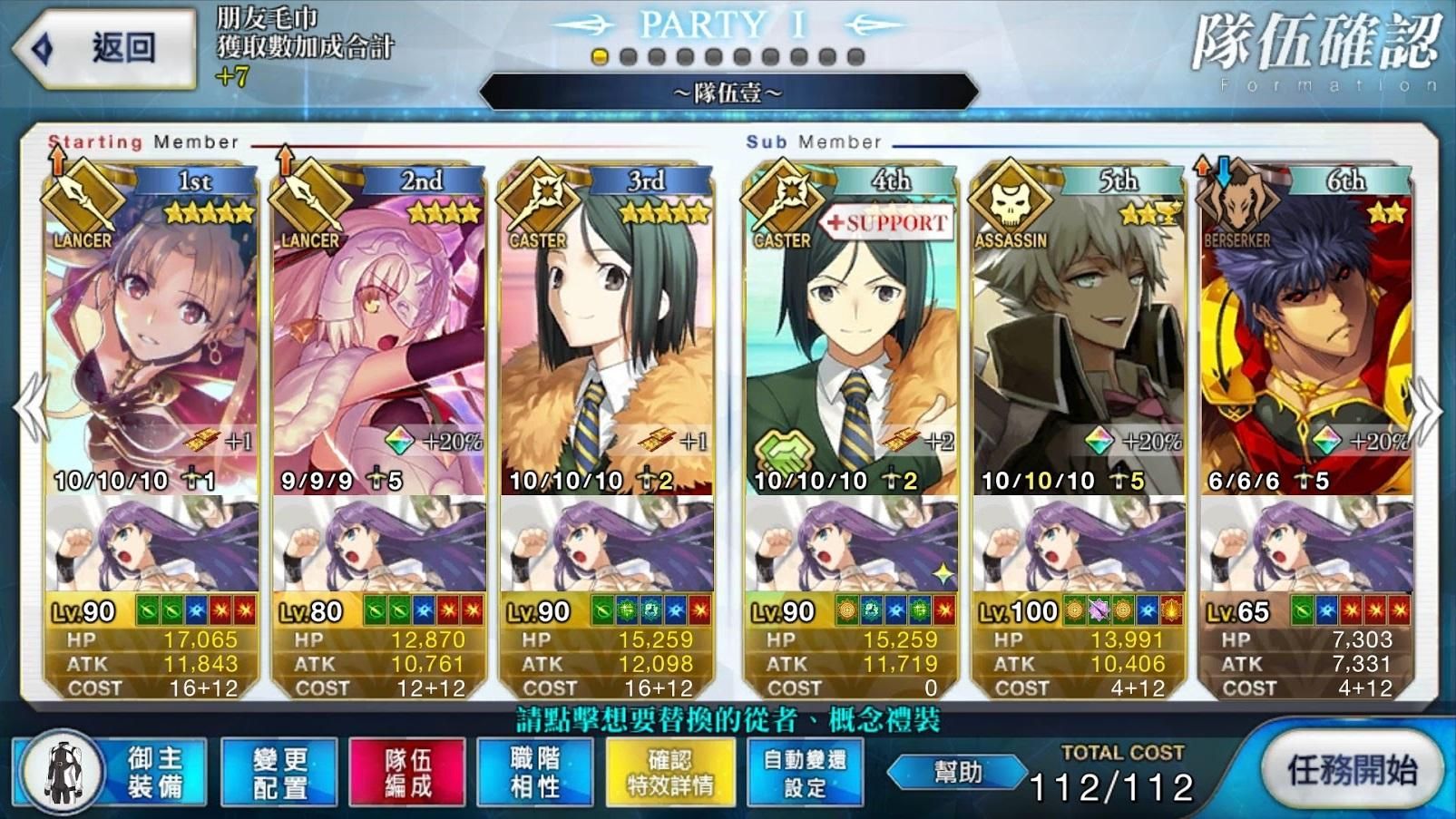Viewport: 1456px width, 819px height.
Task: Click the first gold command seal icon under Lv.100
Action: coord(1075,611)
